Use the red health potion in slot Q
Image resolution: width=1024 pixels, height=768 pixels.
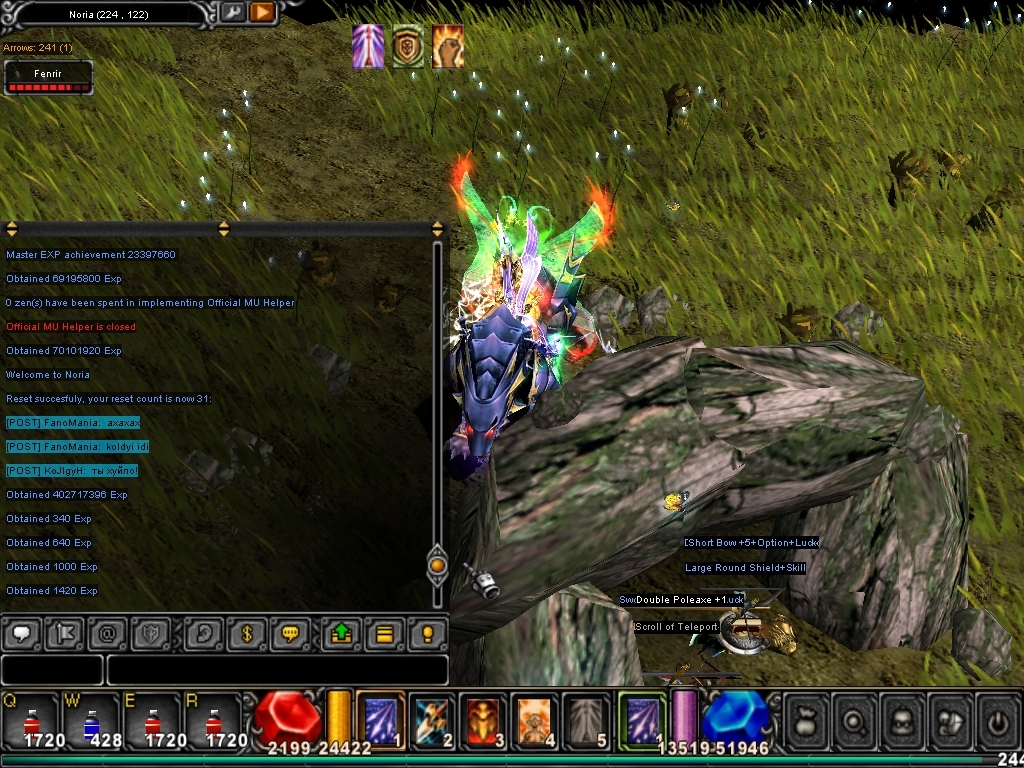click(x=29, y=720)
